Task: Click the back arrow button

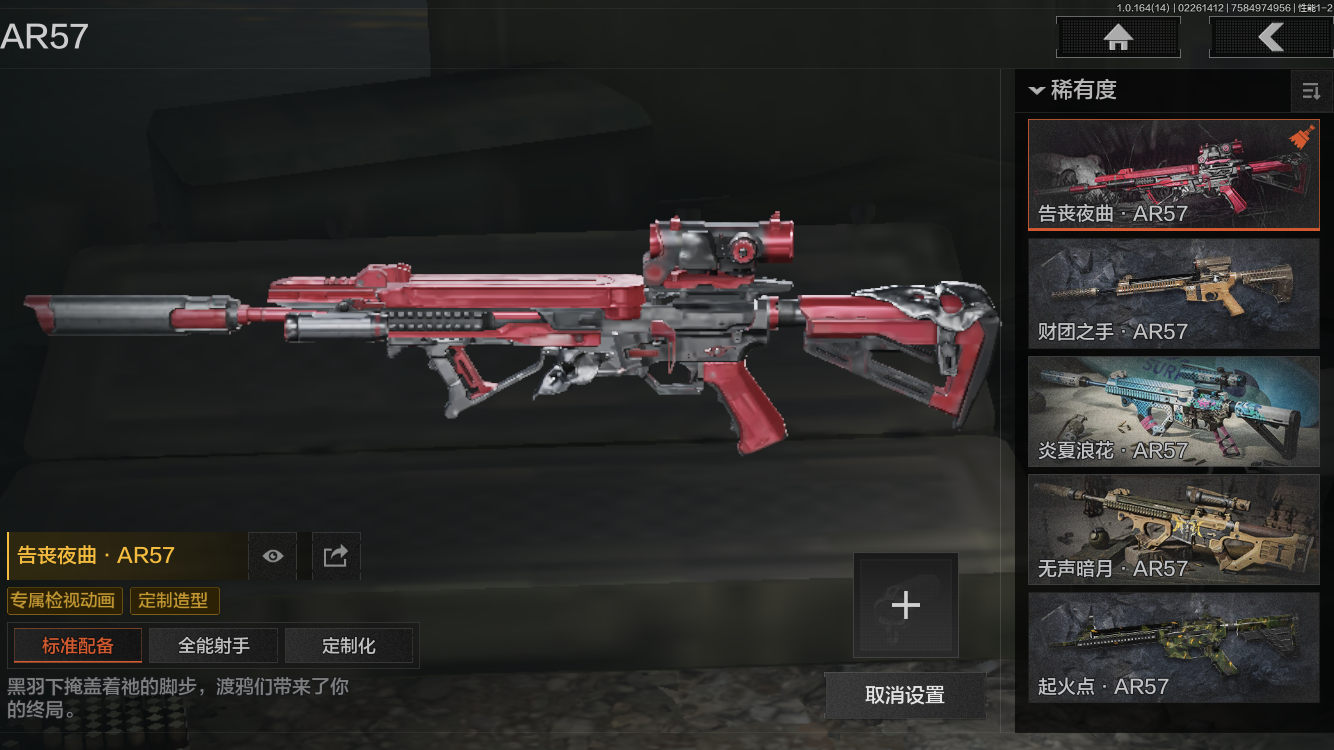Action: 1270,38
